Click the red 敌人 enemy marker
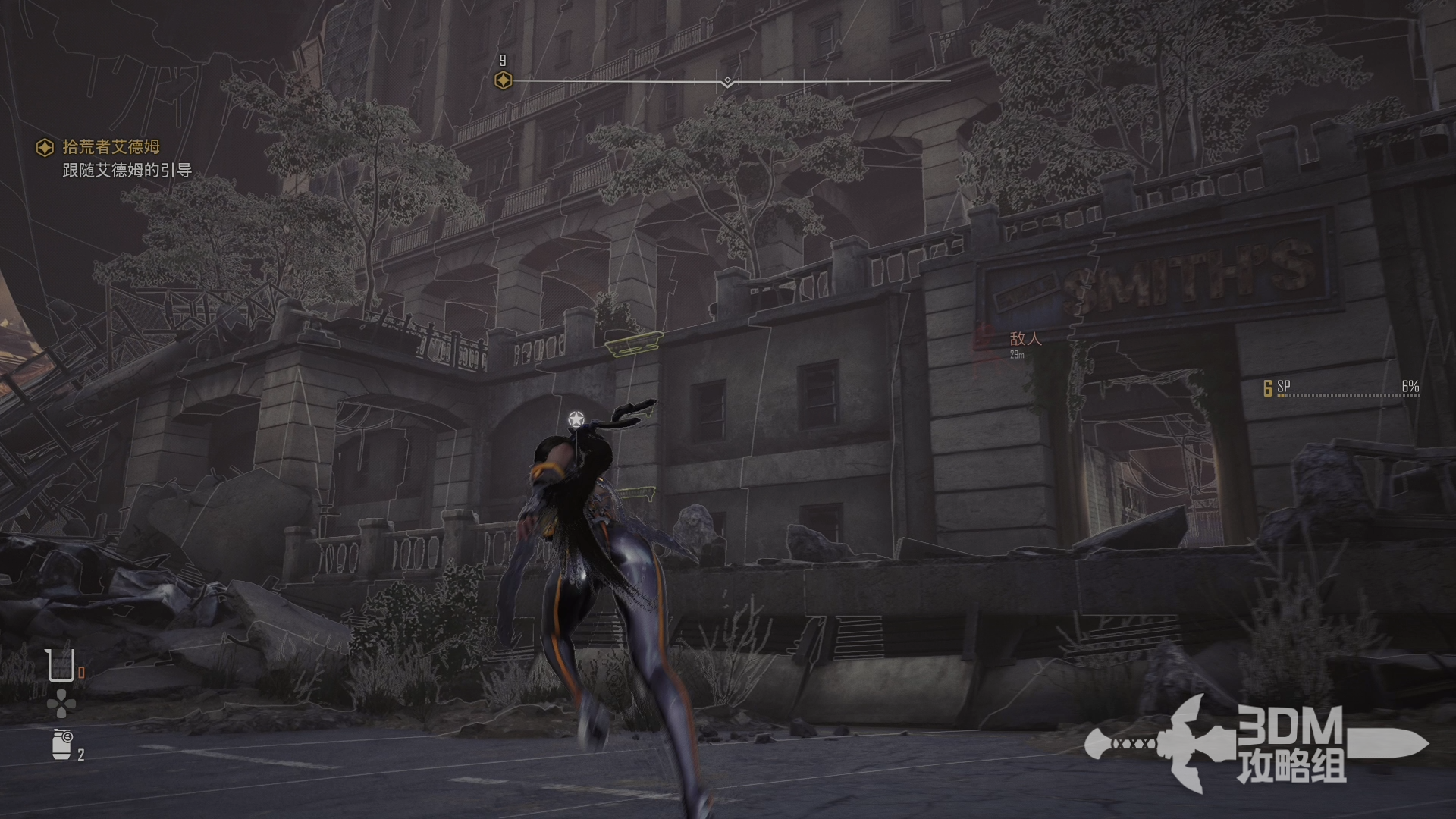This screenshot has height=819, width=1456. coord(1025,339)
